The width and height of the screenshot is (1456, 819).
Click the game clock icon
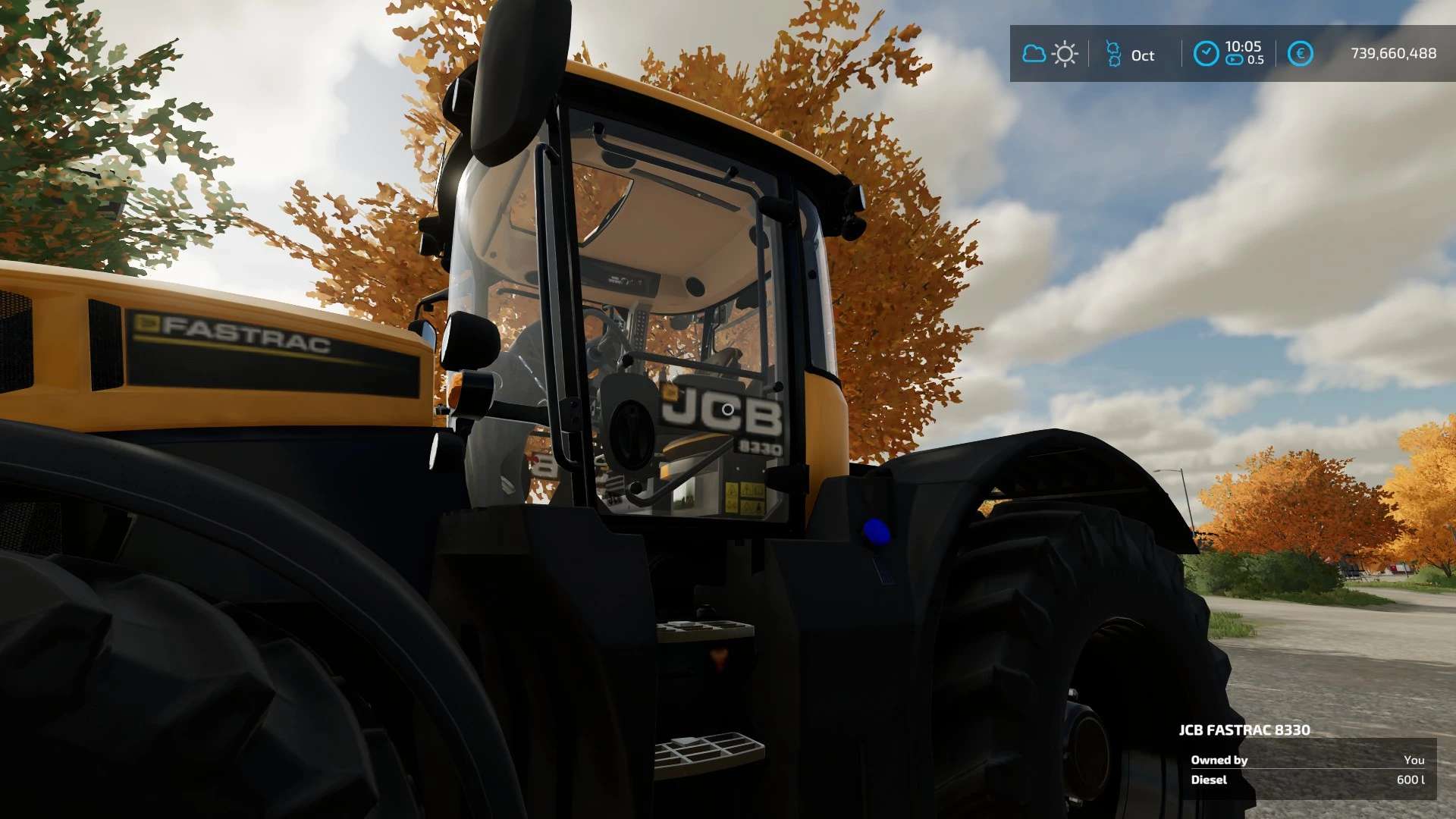[1206, 54]
